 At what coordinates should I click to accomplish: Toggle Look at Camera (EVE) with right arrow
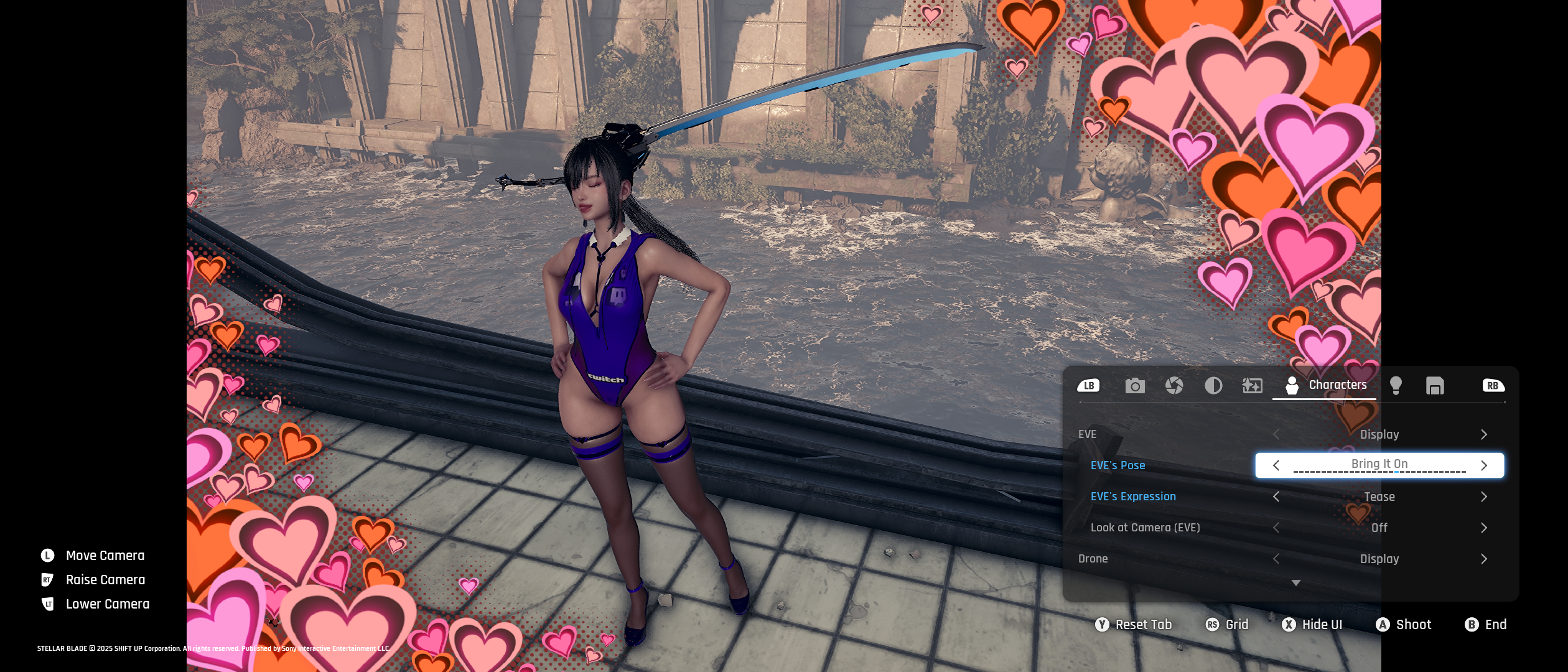1484,528
